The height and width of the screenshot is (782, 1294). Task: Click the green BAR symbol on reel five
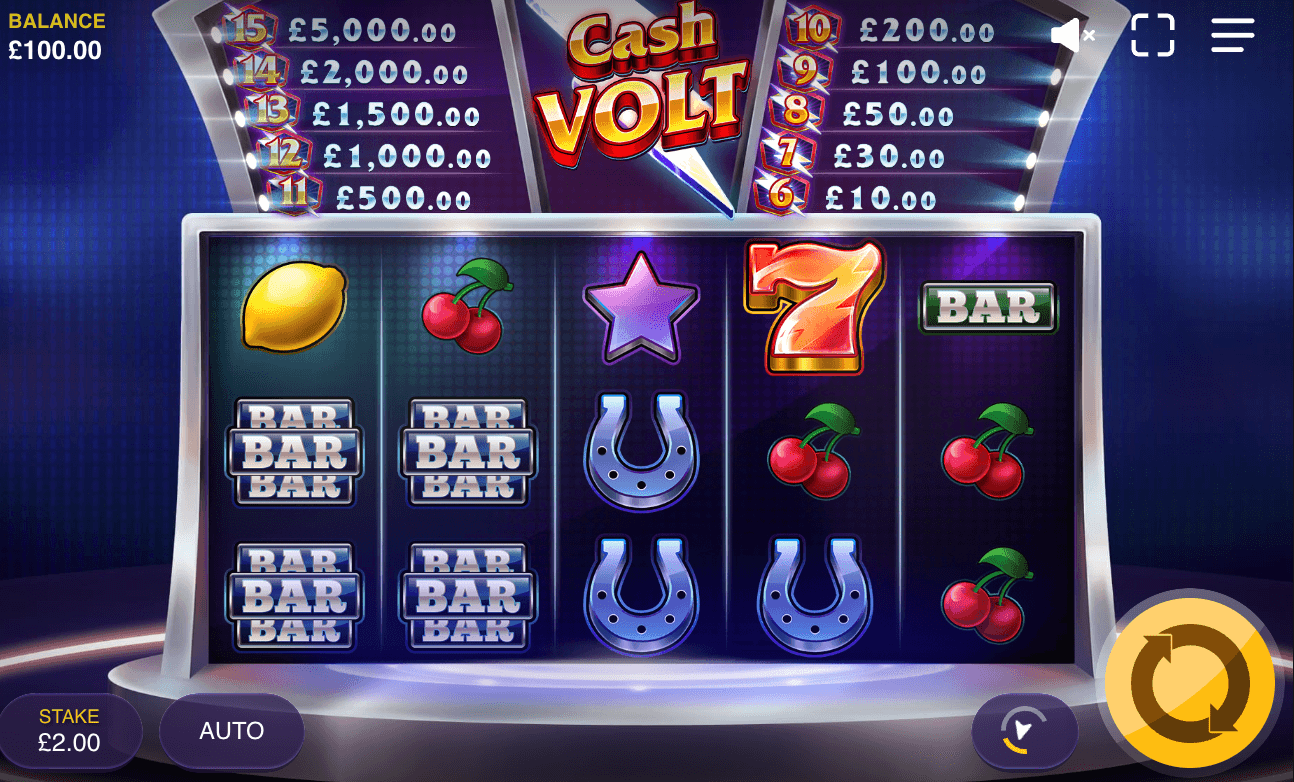click(x=987, y=307)
